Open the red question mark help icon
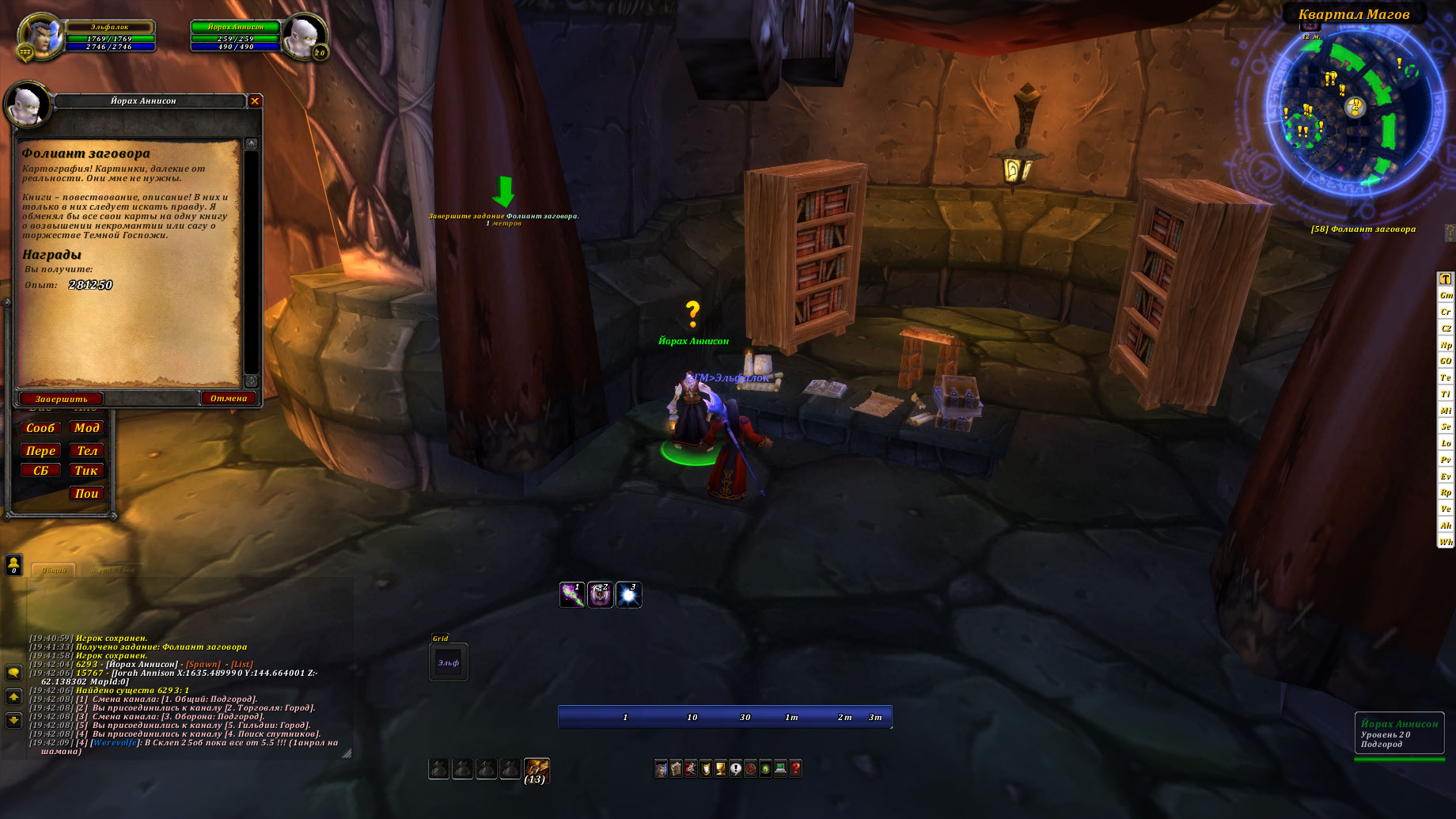This screenshot has width=1456, height=819. point(795,768)
